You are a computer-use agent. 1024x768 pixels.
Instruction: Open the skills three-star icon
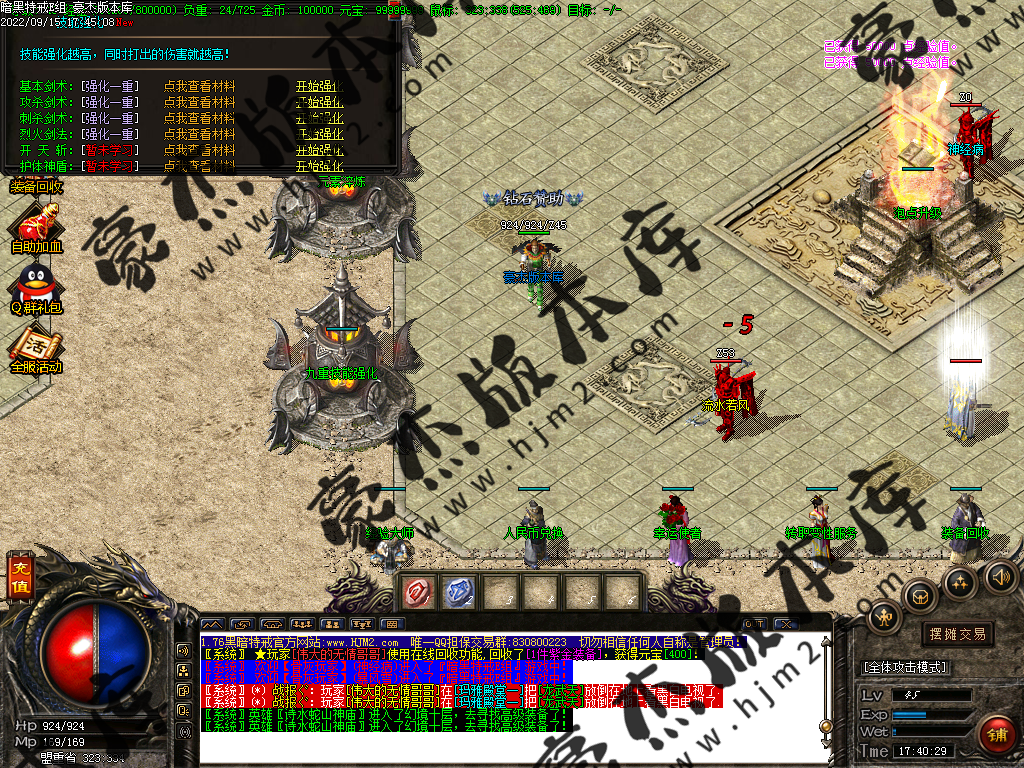[962, 582]
